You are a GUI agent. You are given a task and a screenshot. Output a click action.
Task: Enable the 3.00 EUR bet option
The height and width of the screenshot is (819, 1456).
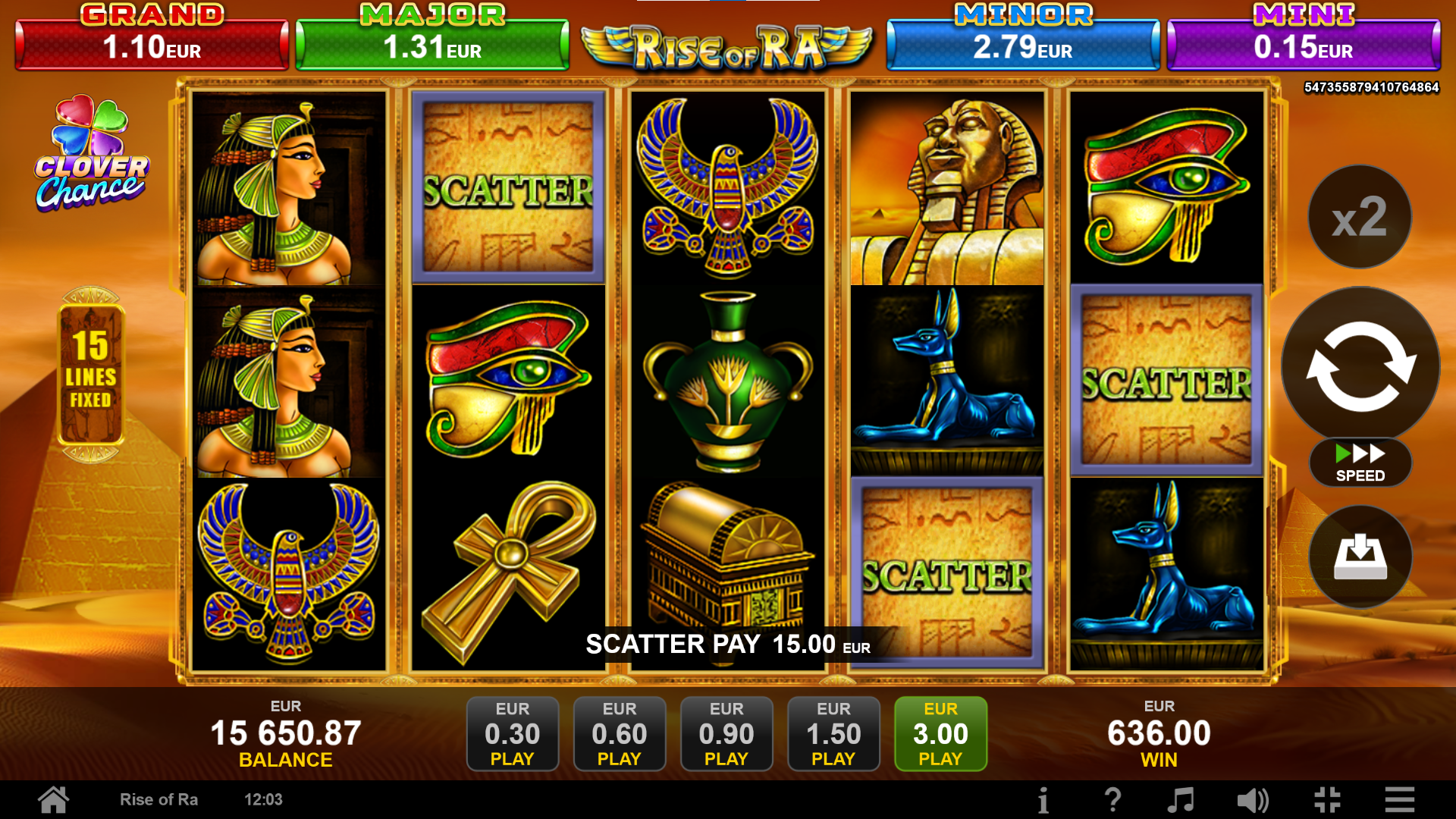pos(940,733)
